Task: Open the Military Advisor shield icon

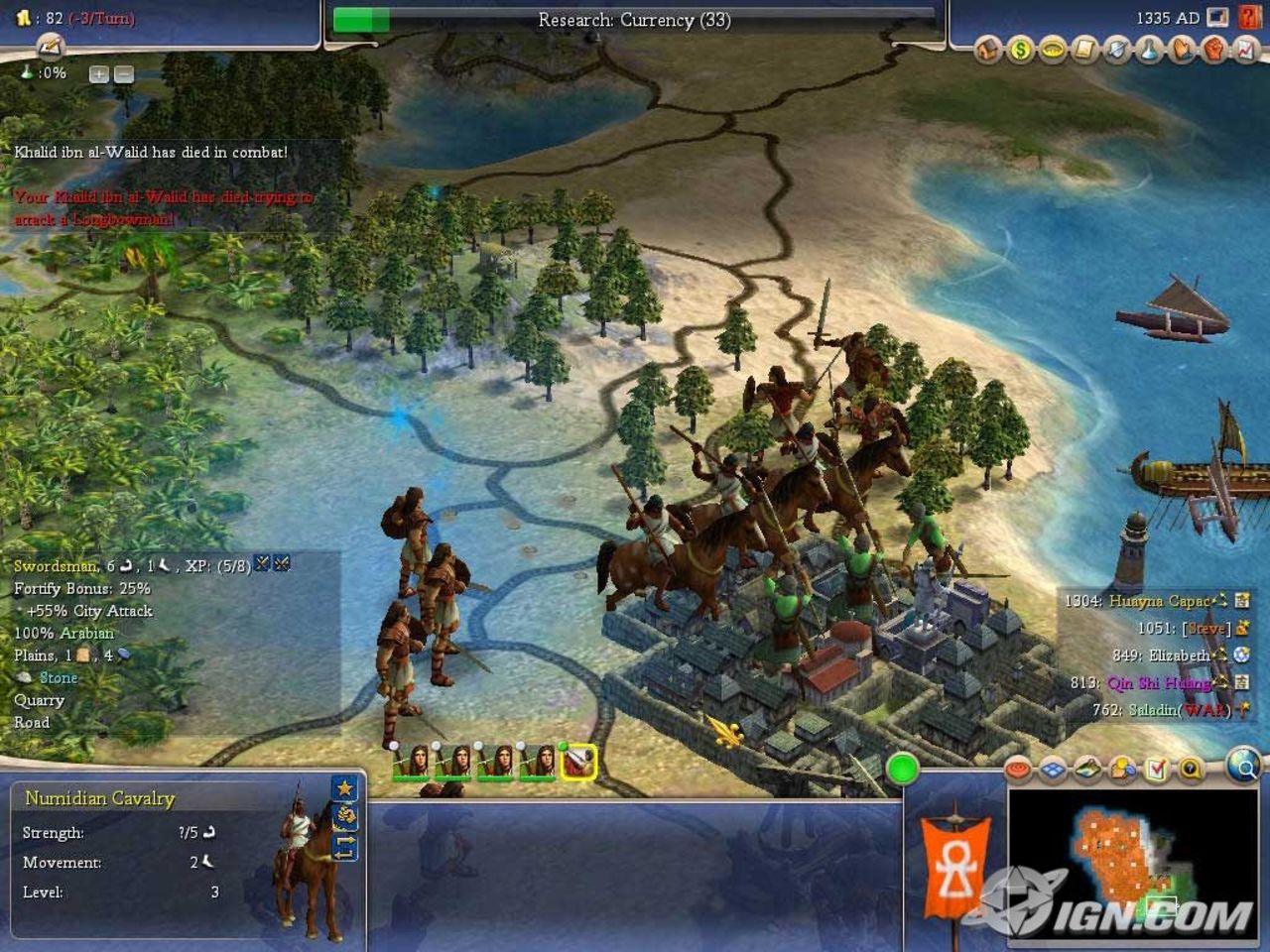Action: point(1117,49)
